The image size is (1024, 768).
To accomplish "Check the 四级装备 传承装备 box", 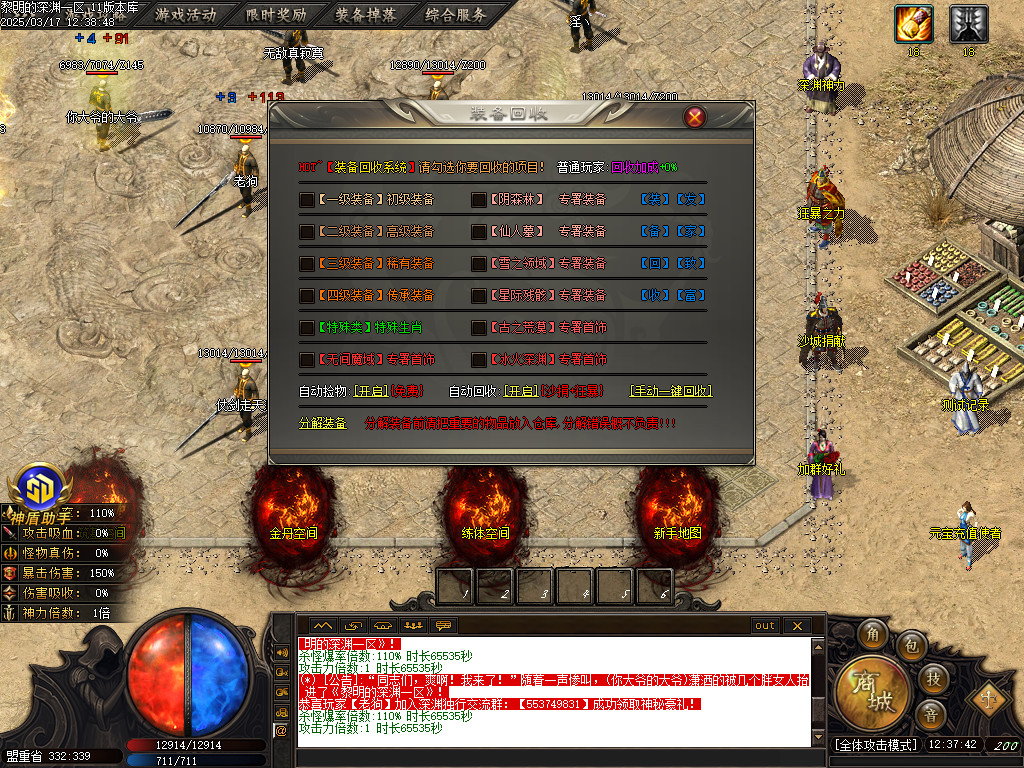I will click(307, 296).
